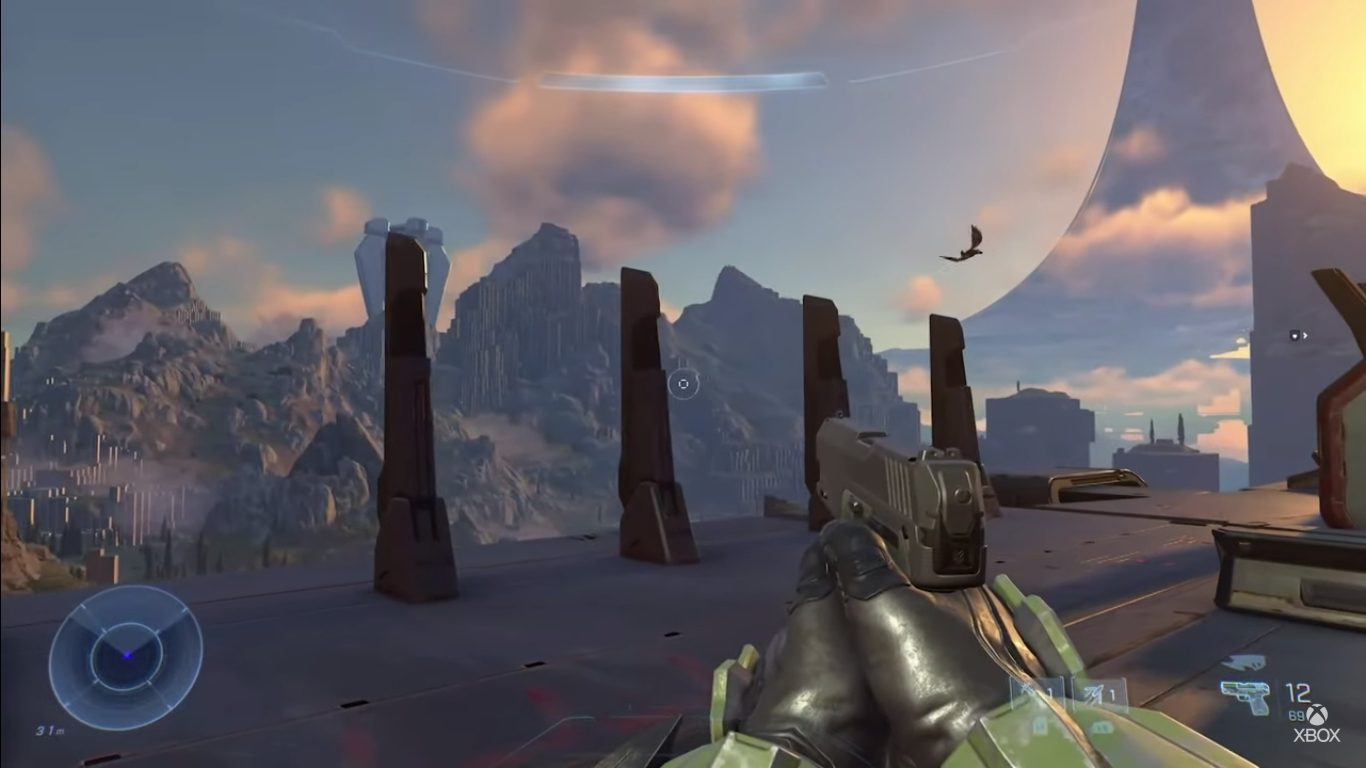
Task: Switch to the holstered secondary weapon silhouette
Action: coord(1243,663)
